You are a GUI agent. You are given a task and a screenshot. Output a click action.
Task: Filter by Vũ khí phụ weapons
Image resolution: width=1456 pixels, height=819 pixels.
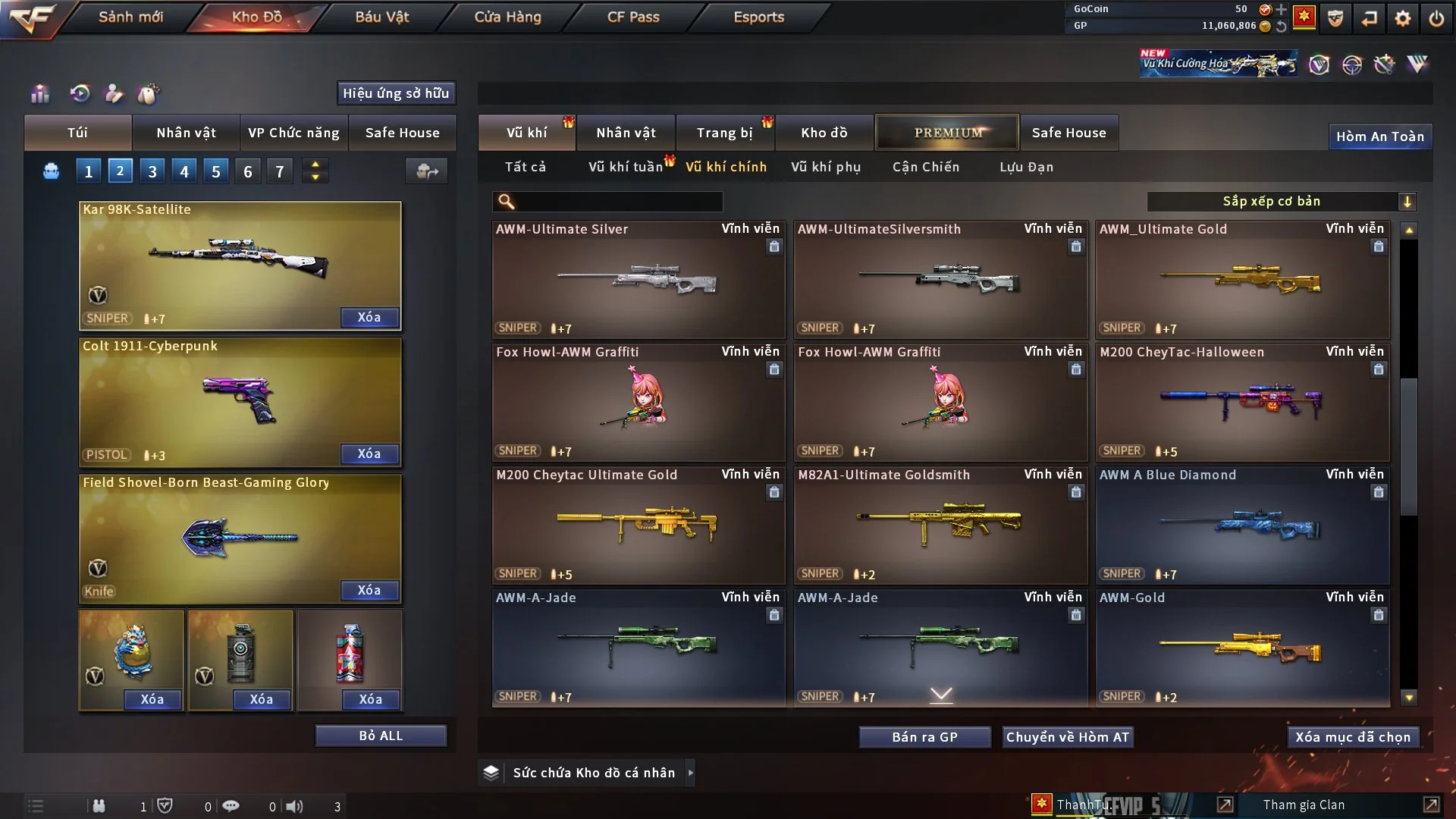tap(826, 167)
